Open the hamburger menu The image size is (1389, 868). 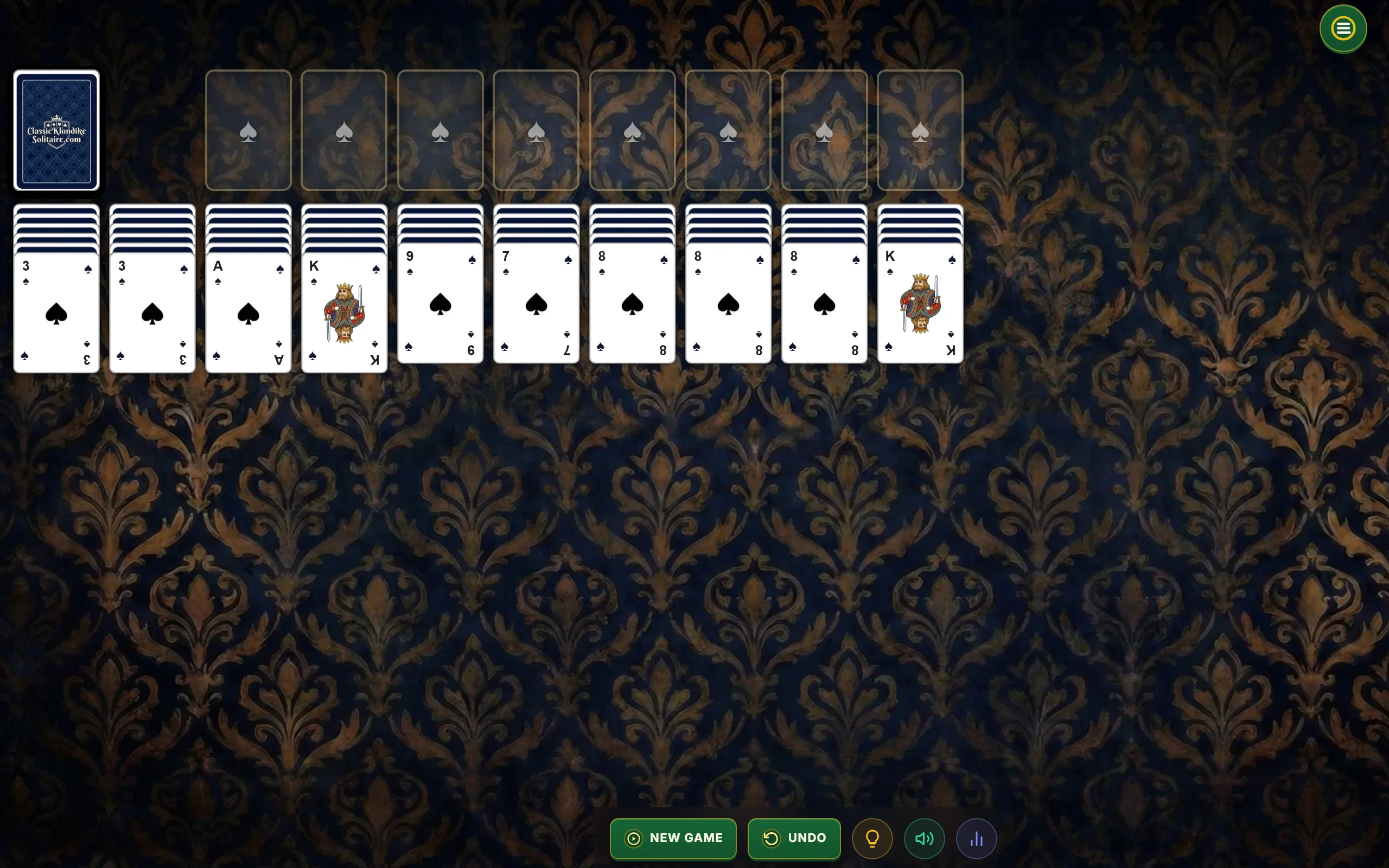pos(1342,29)
